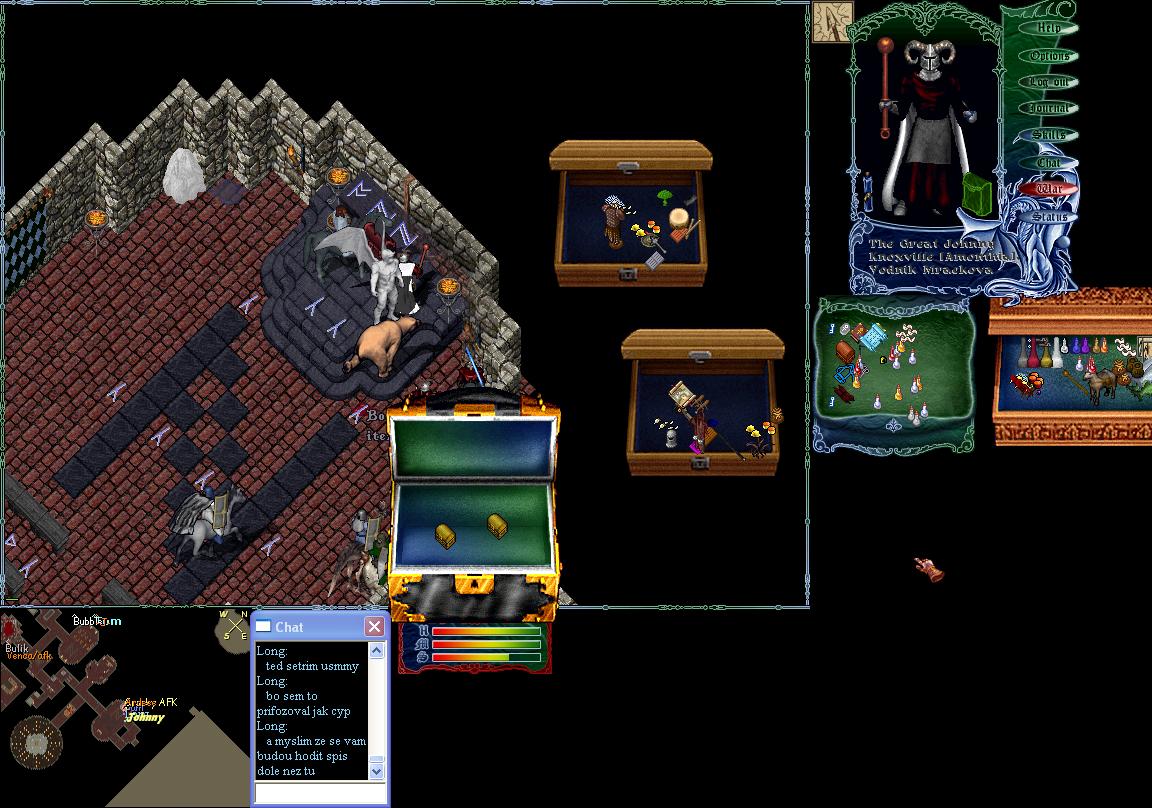Open the green backpack on the paperdoll

[x=977, y=194]
